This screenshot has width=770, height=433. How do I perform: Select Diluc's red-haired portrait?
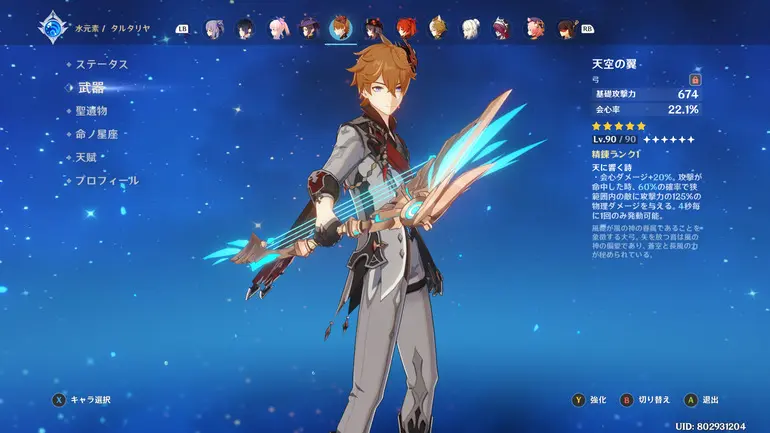pyautogui.click(x=405, y=27)
